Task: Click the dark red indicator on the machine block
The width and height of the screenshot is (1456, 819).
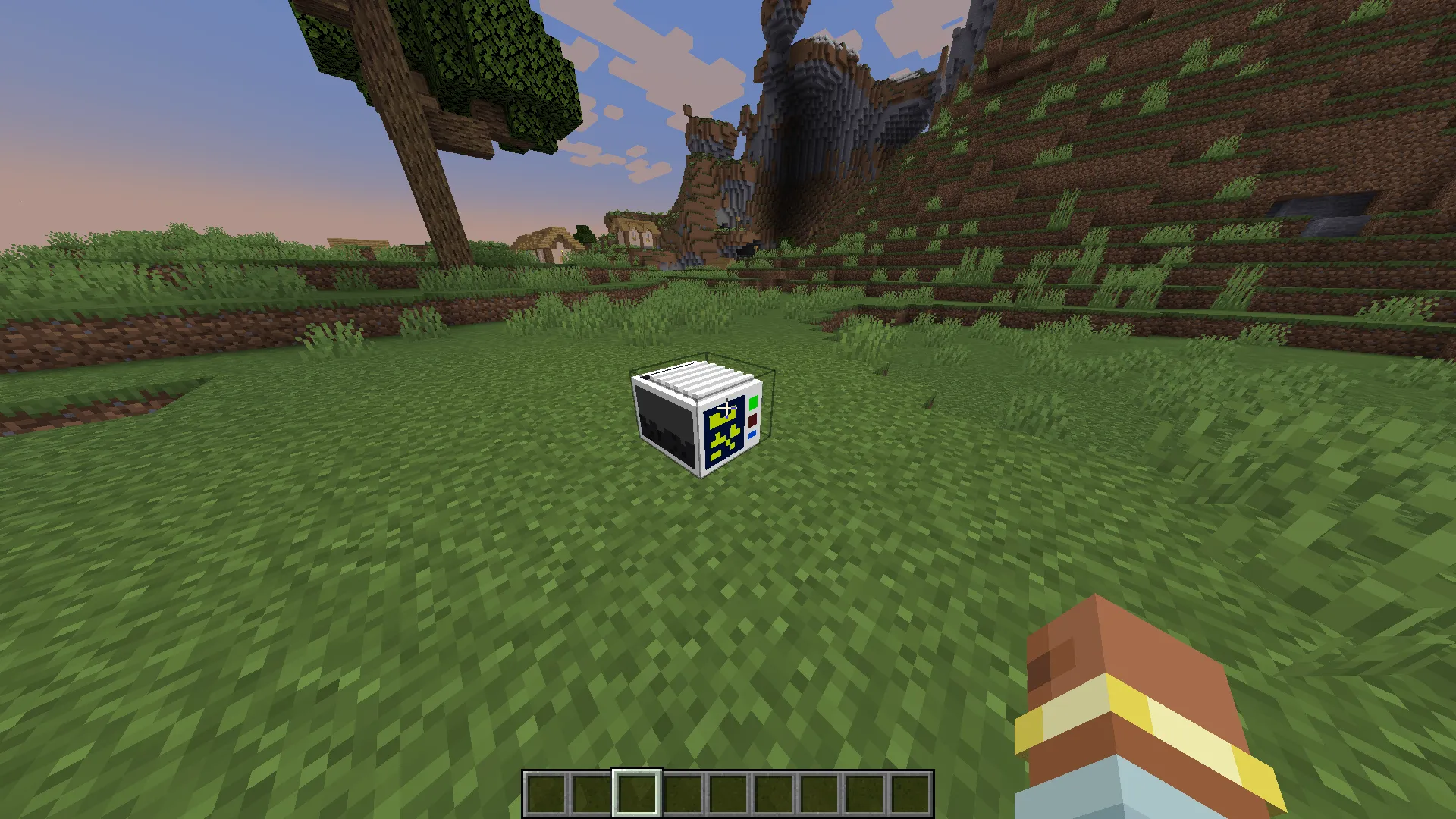Action: pyautogui.click(x=752, y=422)
